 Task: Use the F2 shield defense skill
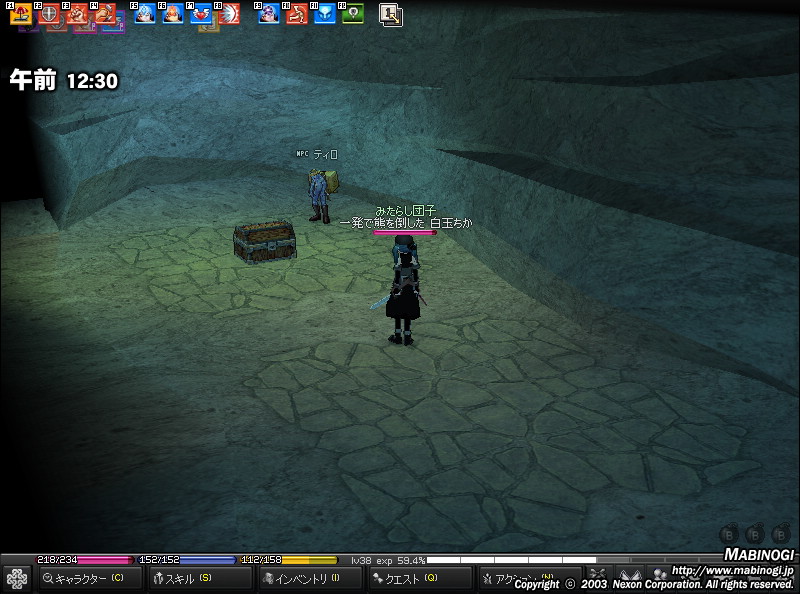tap(49, 14)
